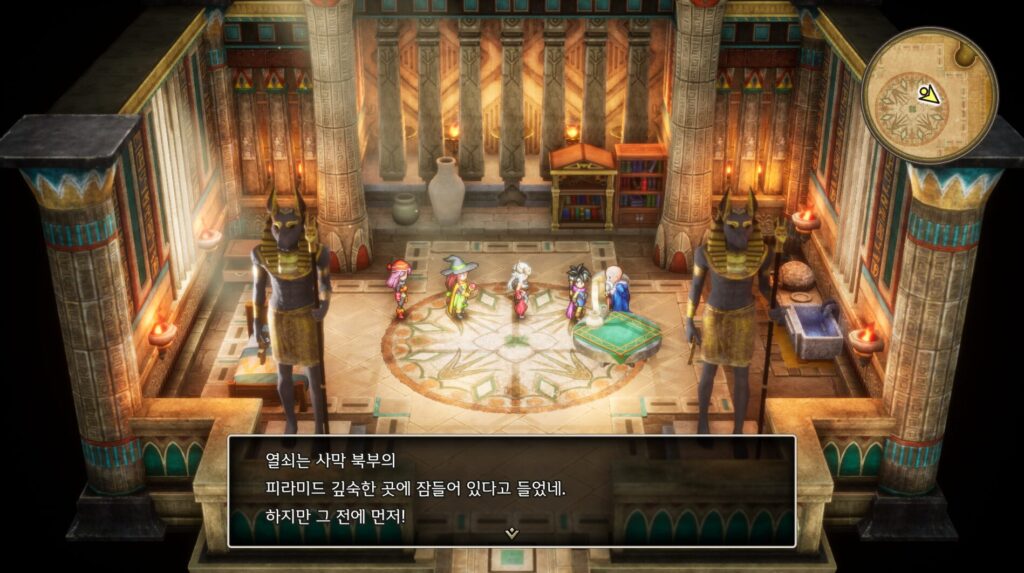Open the circular minimap
Screen dimensions: 1024x573
point(929,94)
